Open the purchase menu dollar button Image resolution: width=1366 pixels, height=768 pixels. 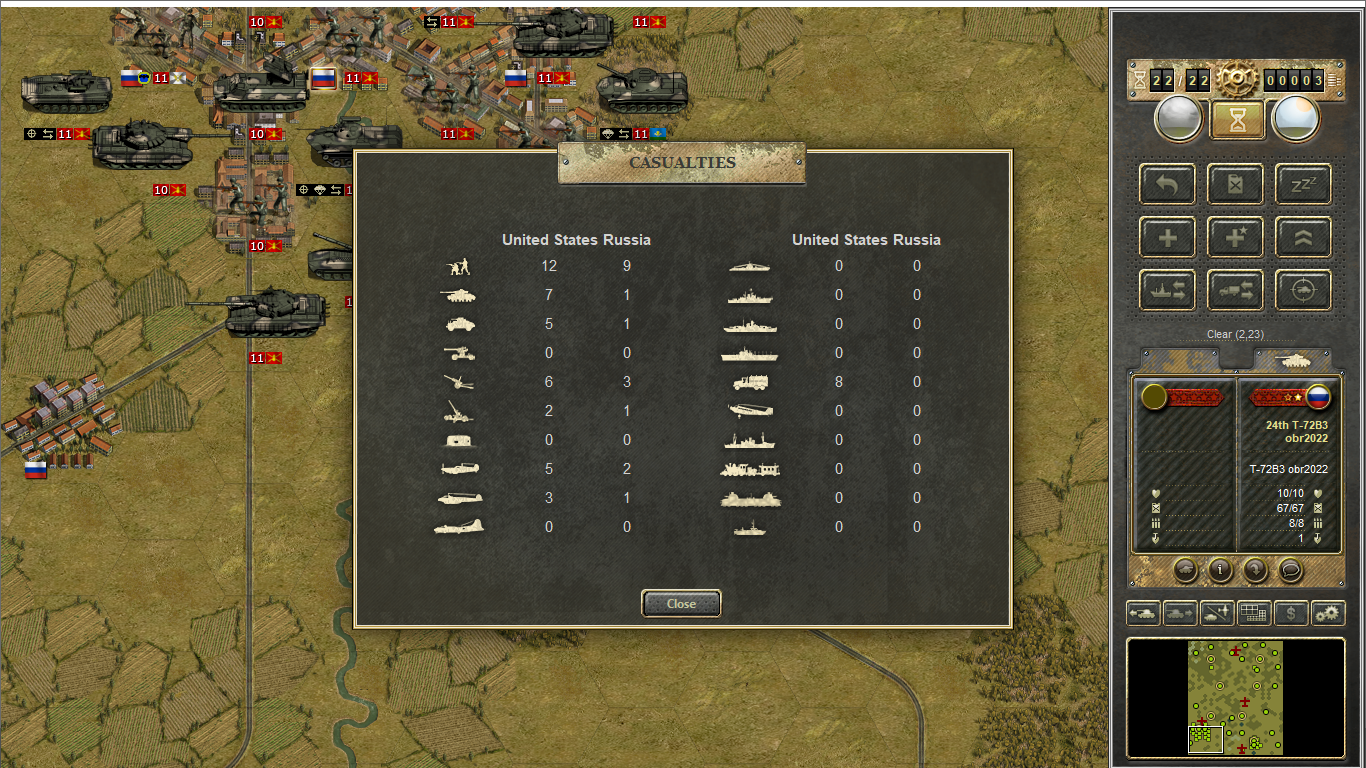[x=1291, y=613]
